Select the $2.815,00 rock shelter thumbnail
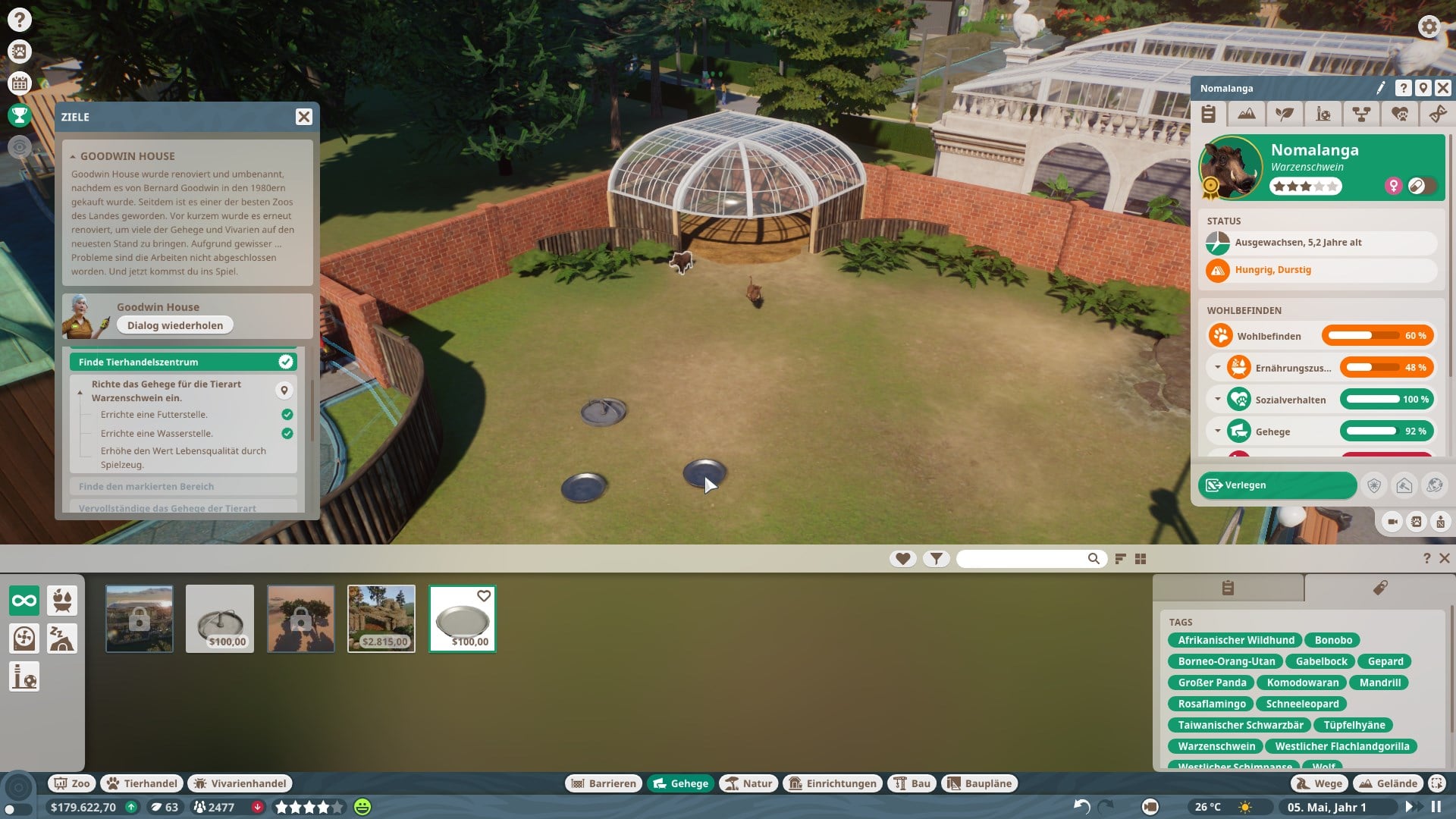Screen dimensions: 1456x819 point(381,618)
